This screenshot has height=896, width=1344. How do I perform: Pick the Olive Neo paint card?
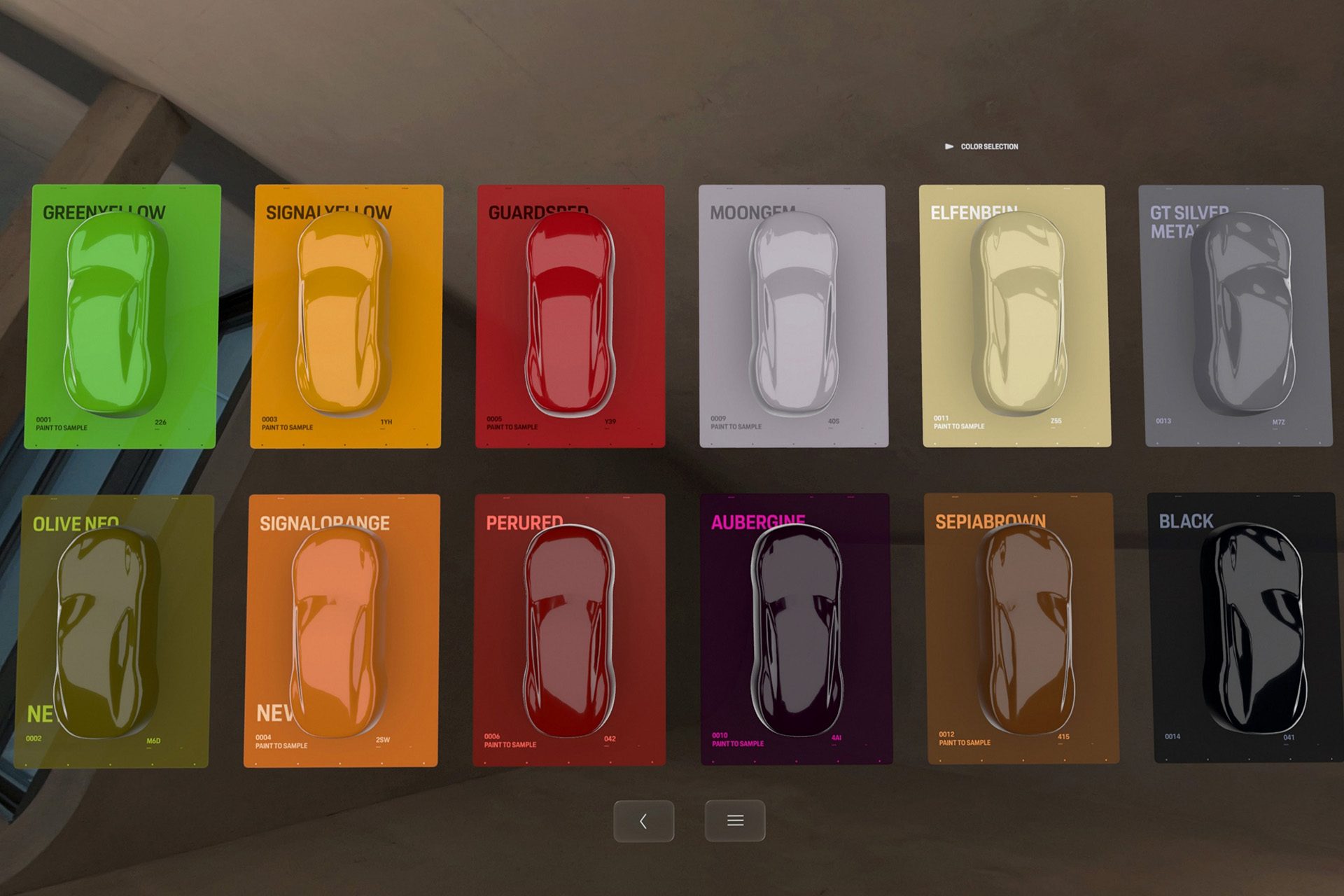(113, 631)
